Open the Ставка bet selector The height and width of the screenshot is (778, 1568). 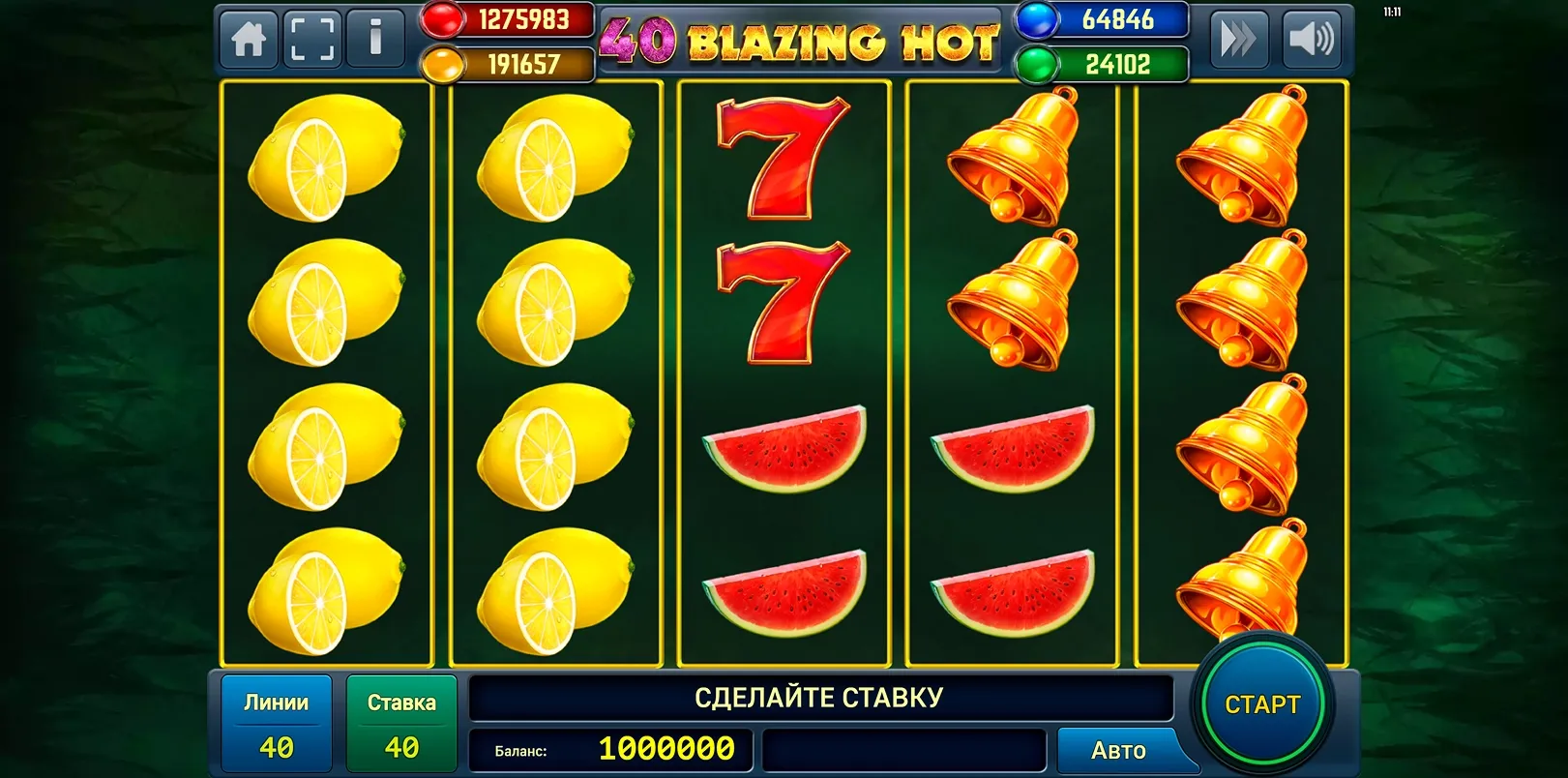pos(401,722)
